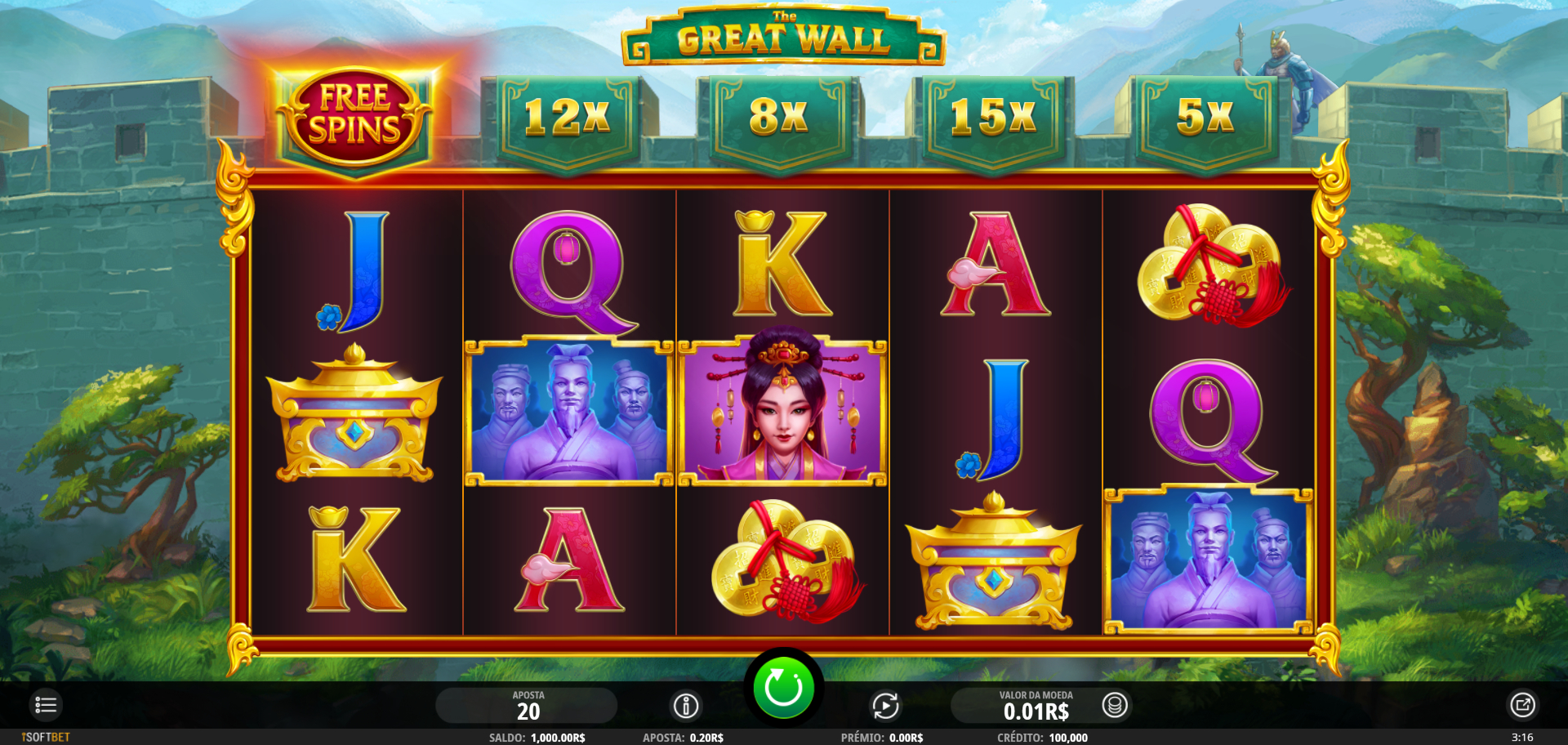Spin the reels with the green button
This screenshot has width=1568, height=745.
click(x=782, y=688)
